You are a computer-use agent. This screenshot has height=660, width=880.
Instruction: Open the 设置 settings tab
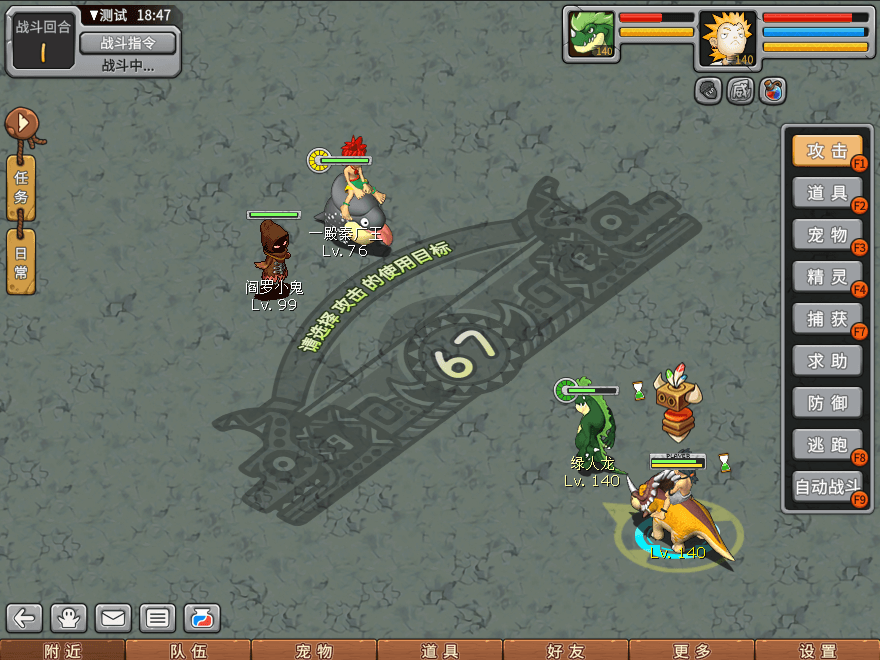(x=817, y=651)
